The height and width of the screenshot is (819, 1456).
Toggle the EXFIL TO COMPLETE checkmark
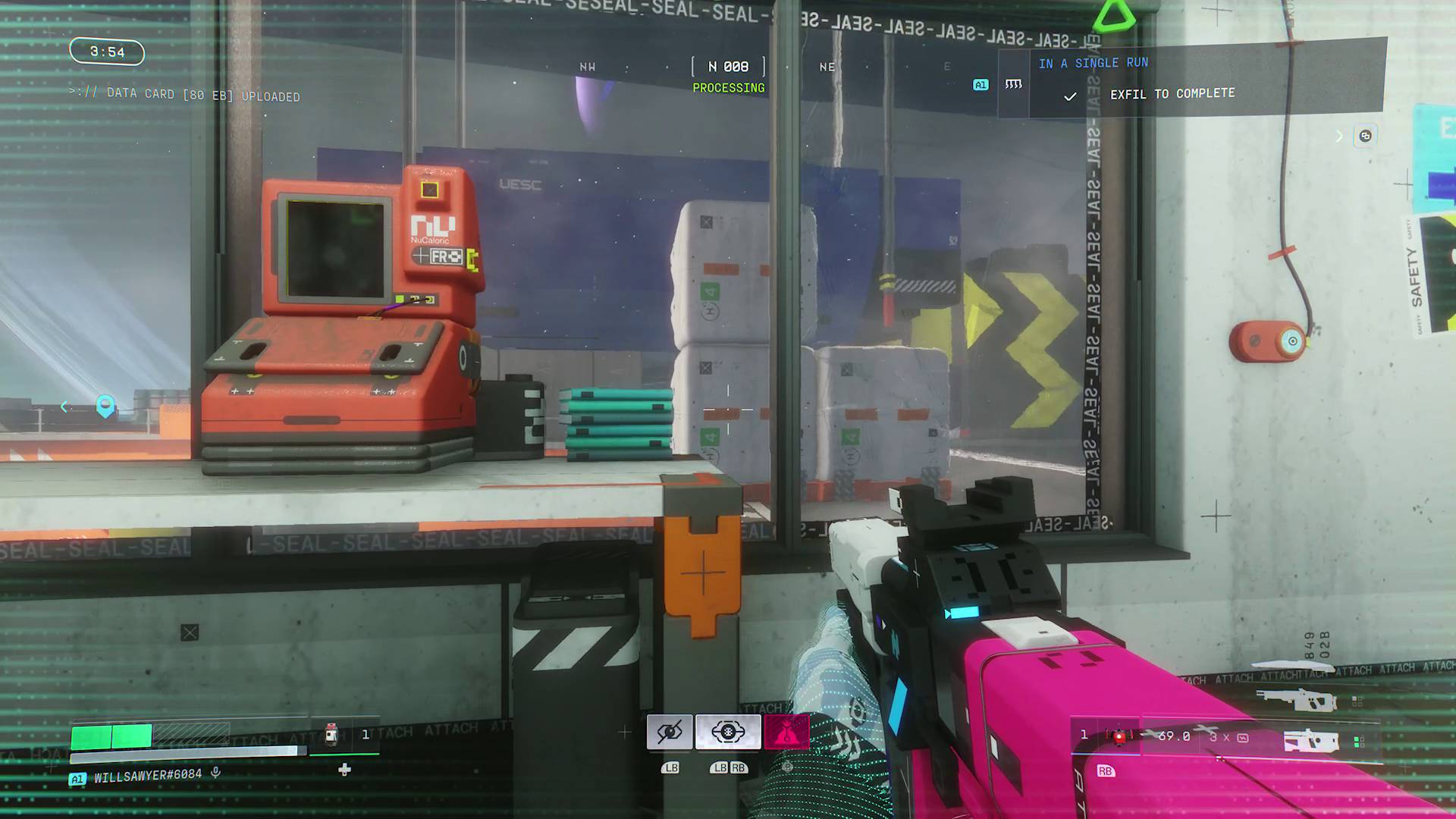pos(1069,96)
